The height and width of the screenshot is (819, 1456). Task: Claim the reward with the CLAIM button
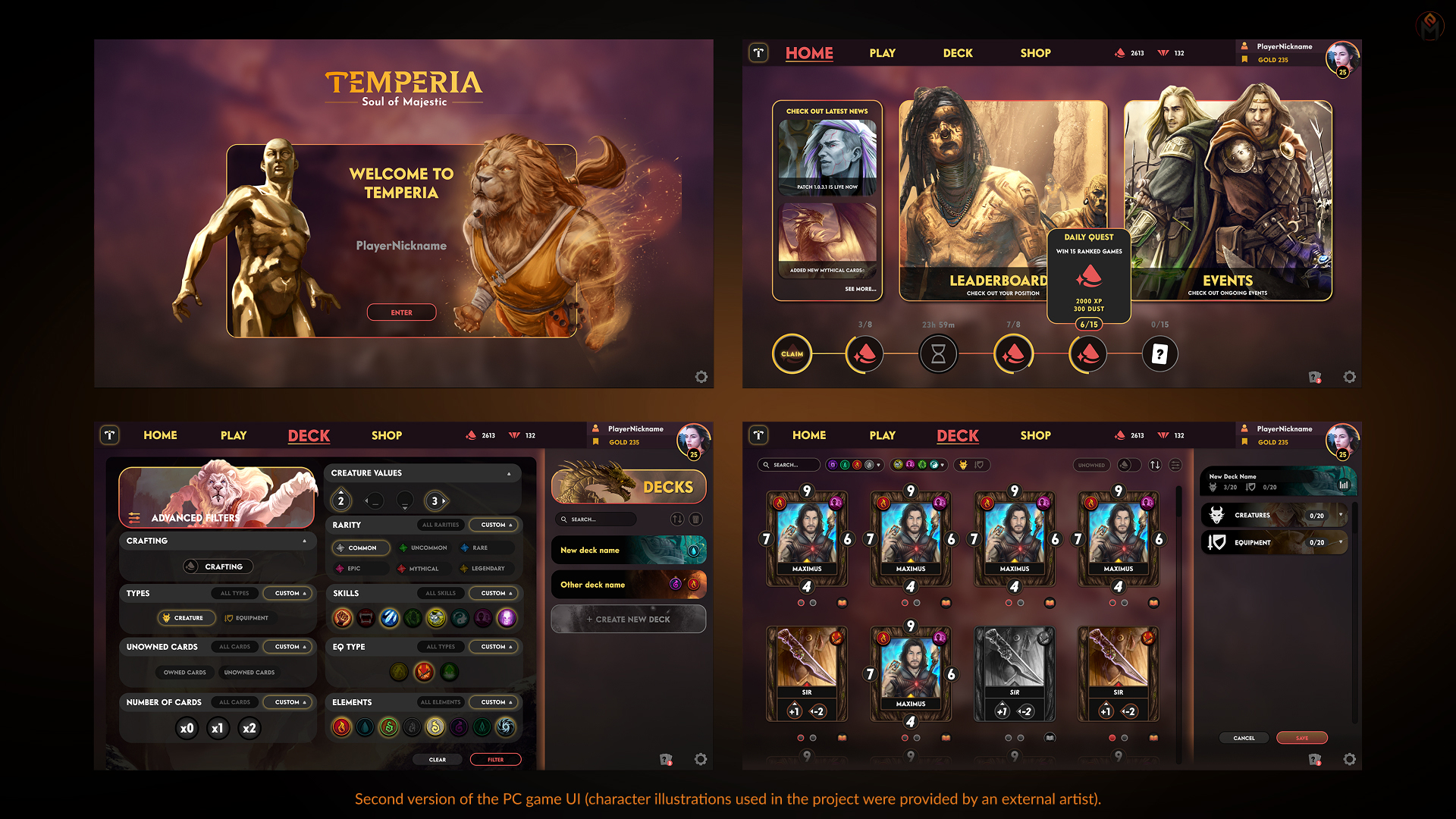792,354
